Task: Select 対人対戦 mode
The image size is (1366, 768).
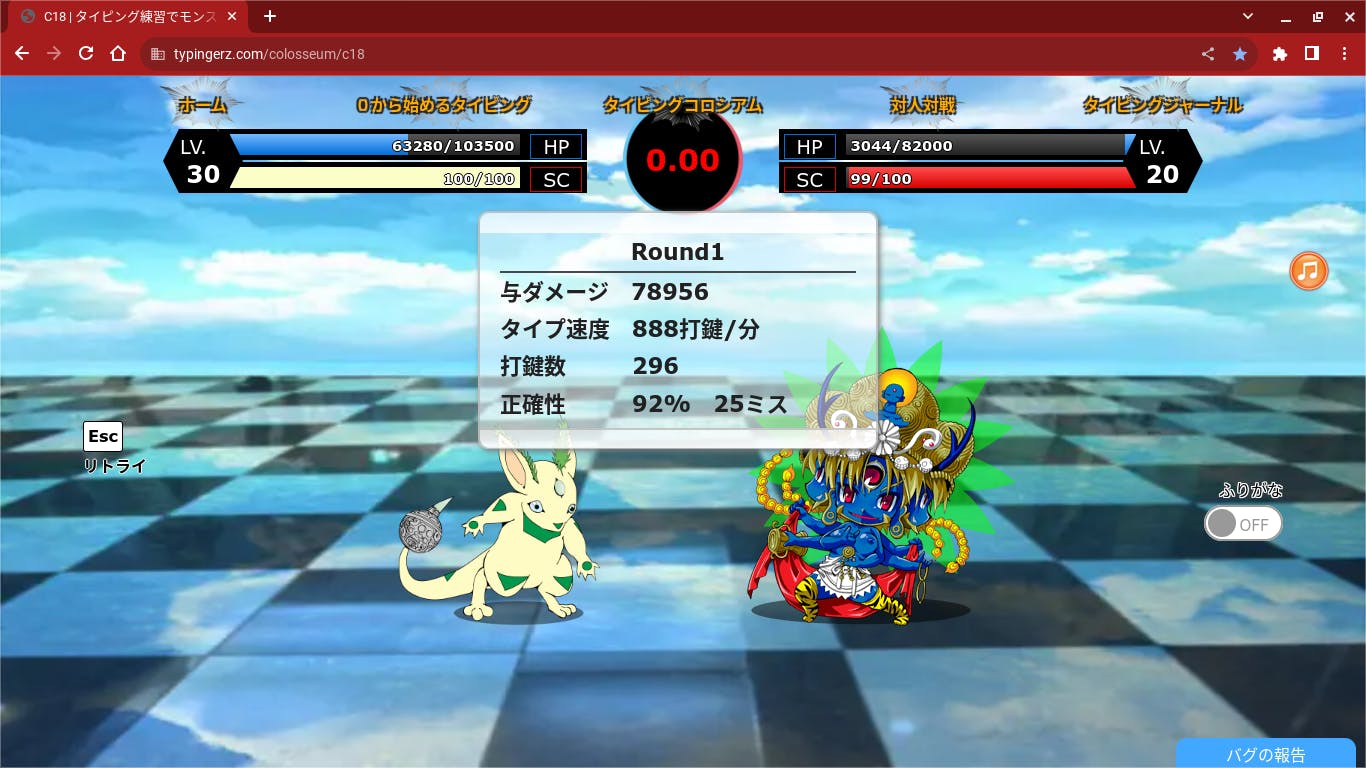Action: pos(923,105)
